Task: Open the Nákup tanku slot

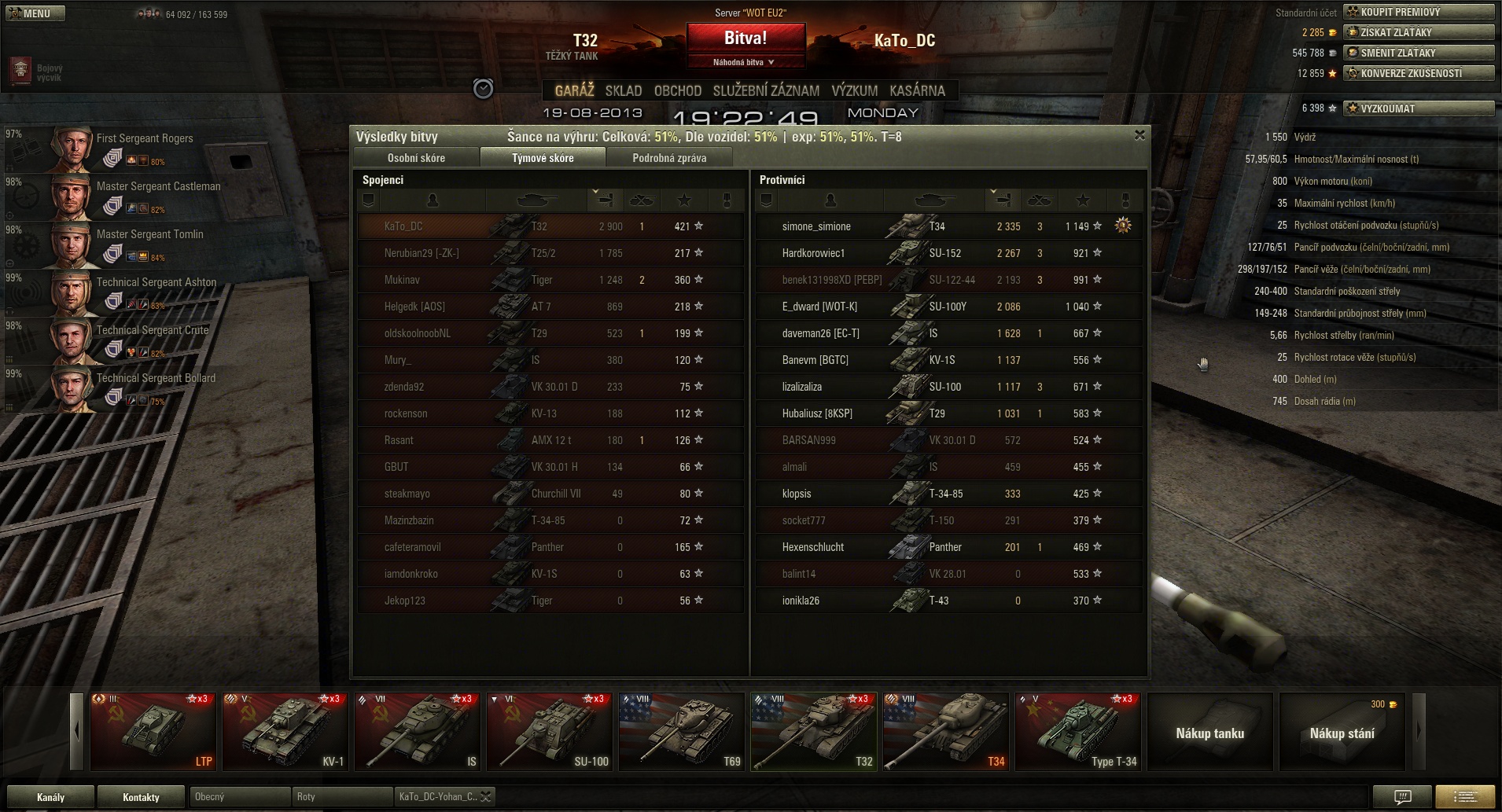Action: [1209, 733]
